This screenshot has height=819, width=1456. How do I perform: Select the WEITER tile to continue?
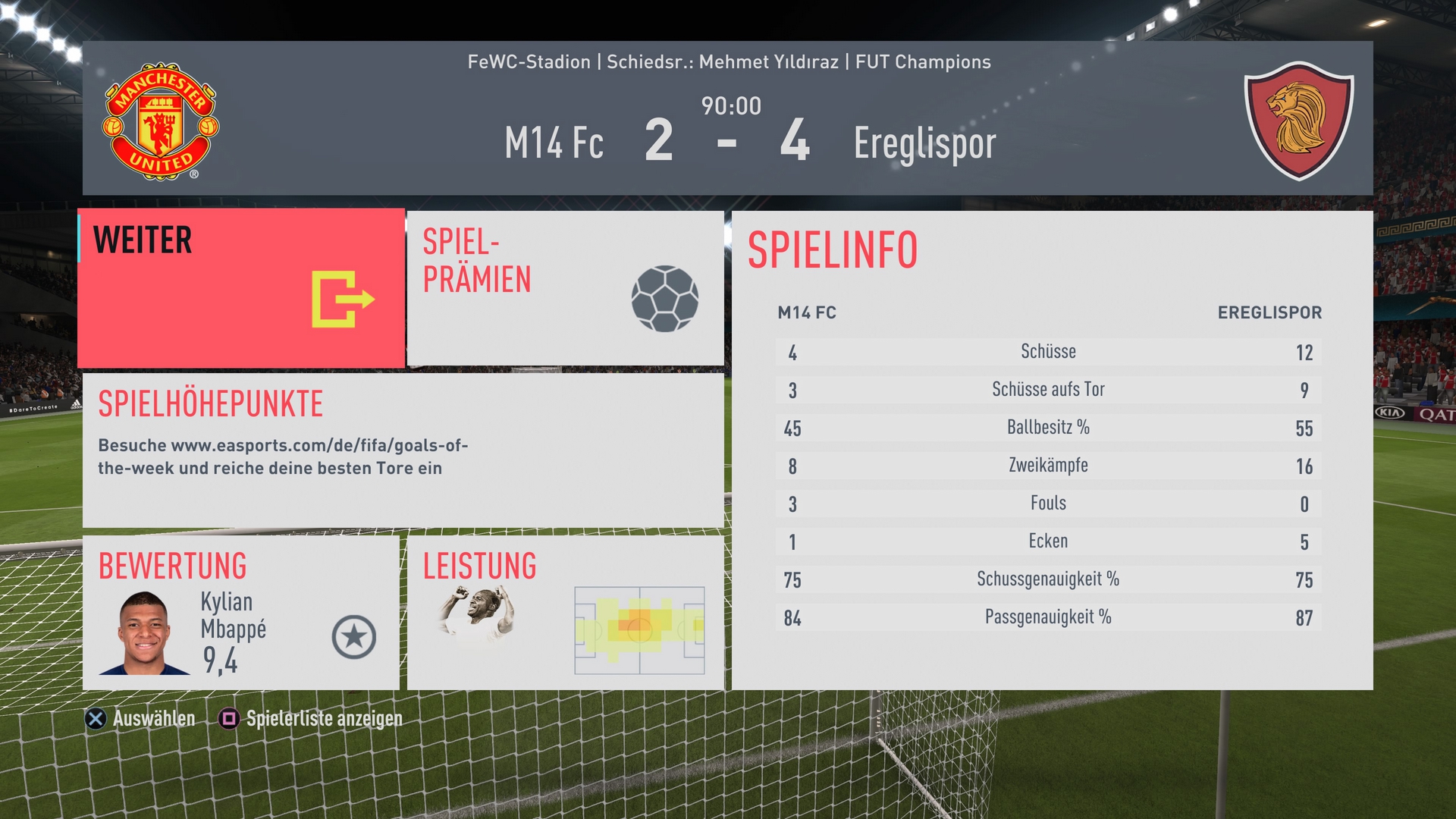241,288
